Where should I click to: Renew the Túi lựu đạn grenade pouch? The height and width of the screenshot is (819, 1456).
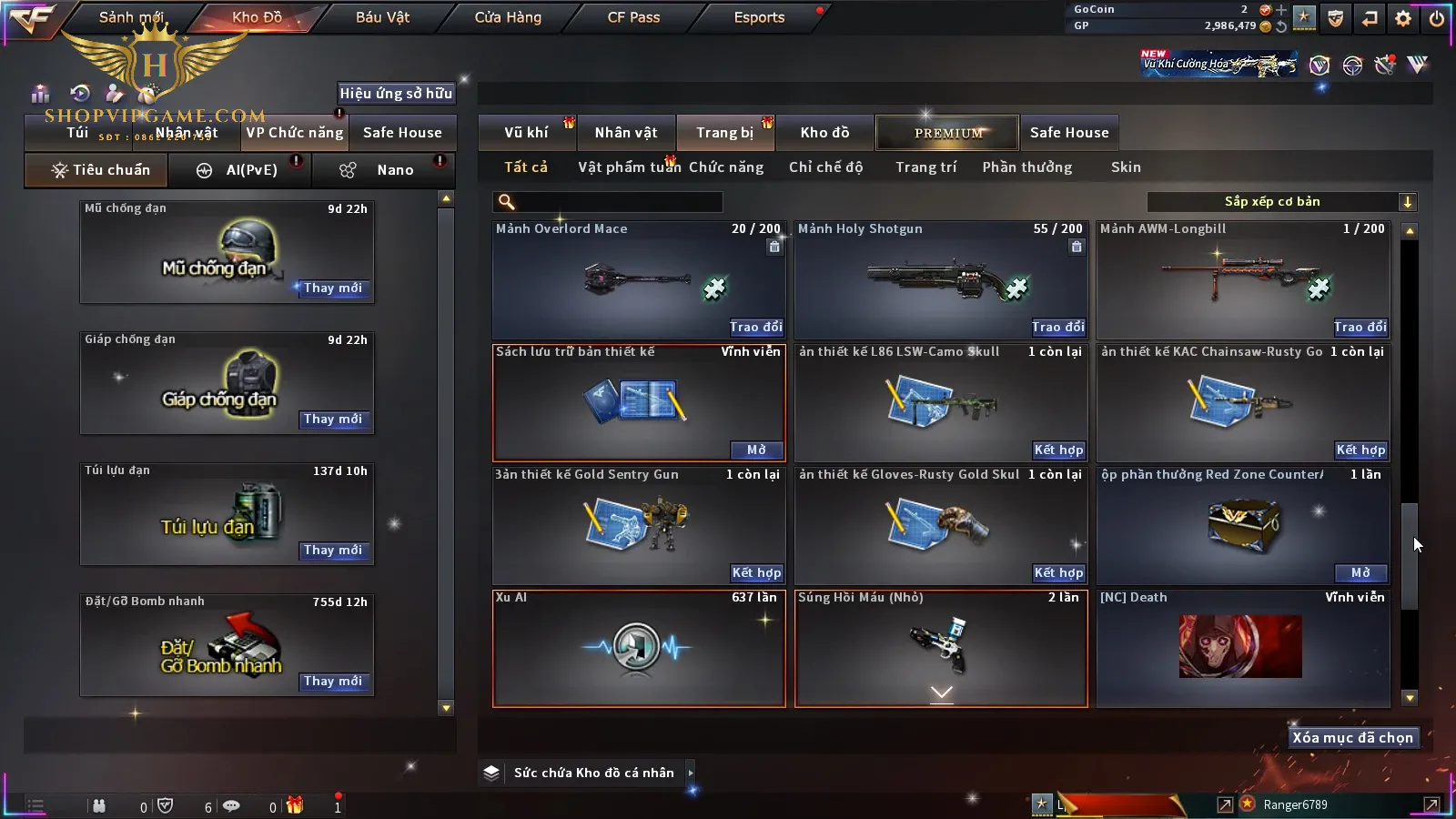click(333, 551)
